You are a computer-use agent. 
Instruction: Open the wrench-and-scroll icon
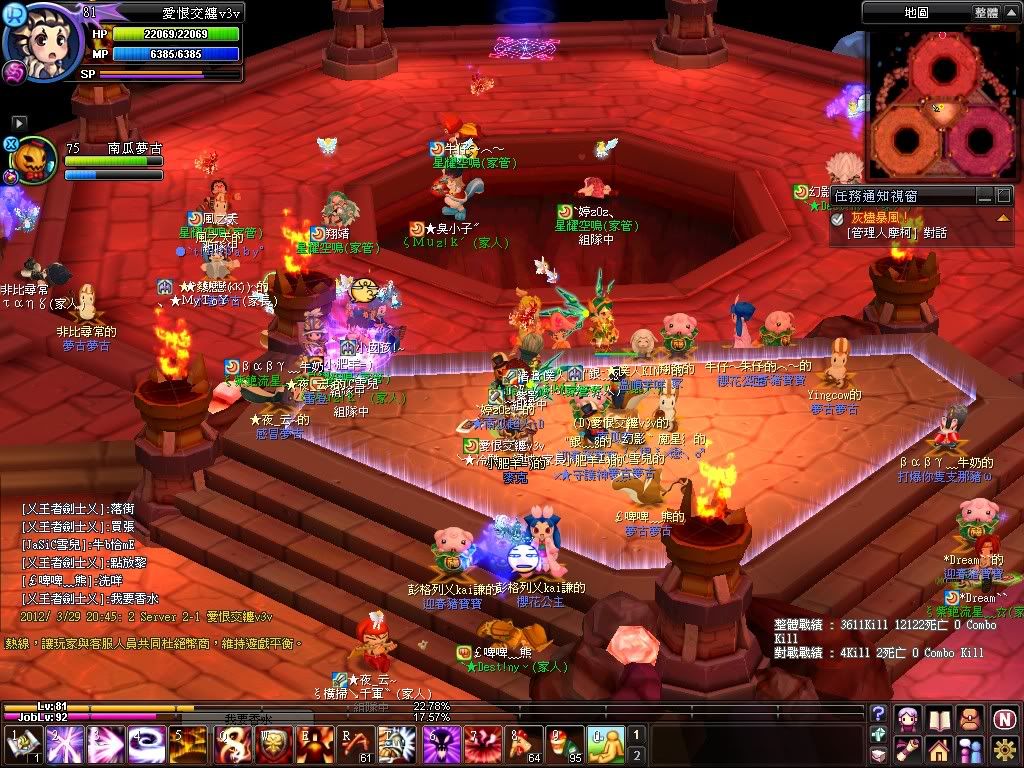[908, 749]
